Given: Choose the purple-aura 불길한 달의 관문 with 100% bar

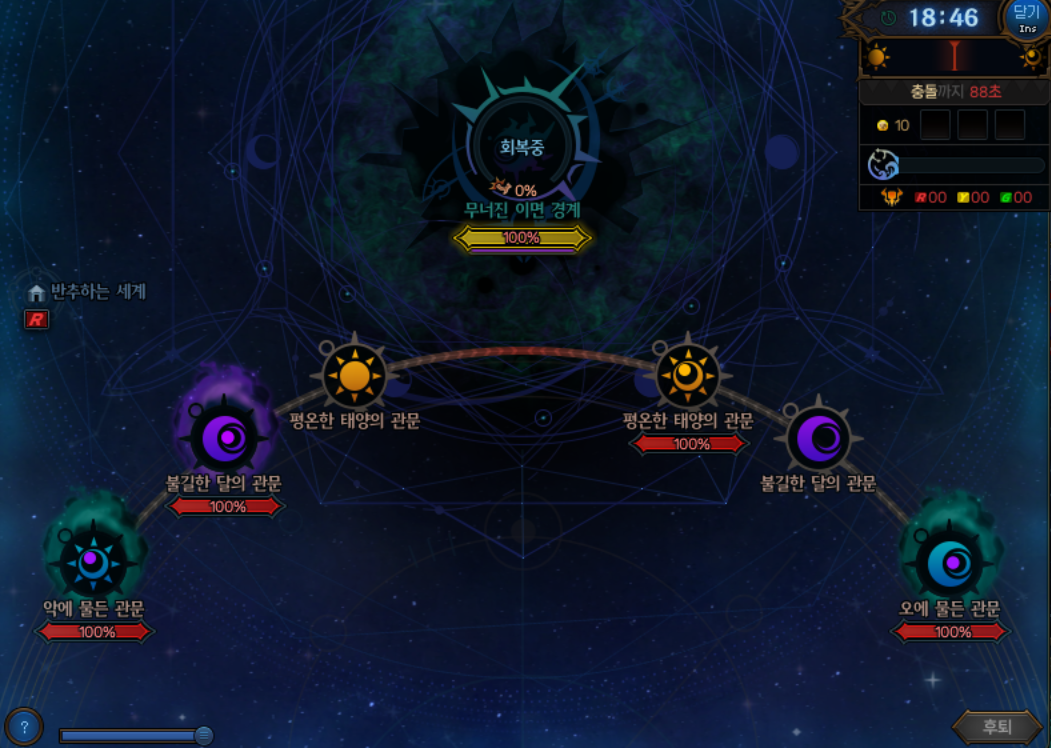Looking at the screenshot, I should coord(224,438).
